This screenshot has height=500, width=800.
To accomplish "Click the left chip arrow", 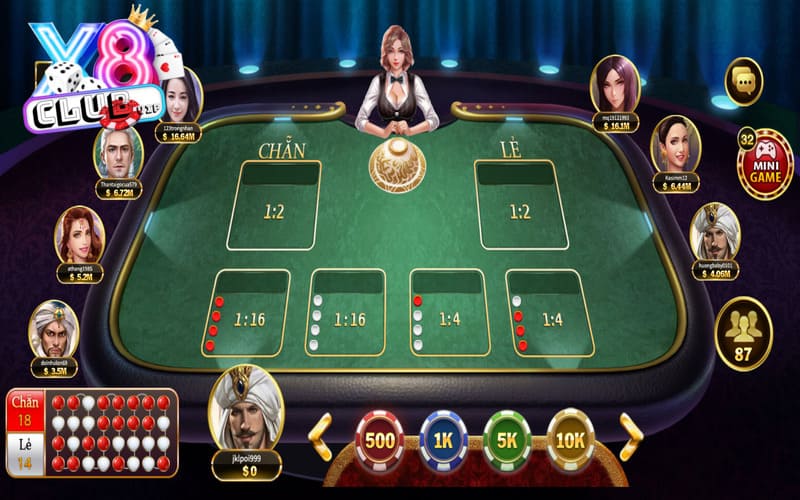I will [320, 436].
